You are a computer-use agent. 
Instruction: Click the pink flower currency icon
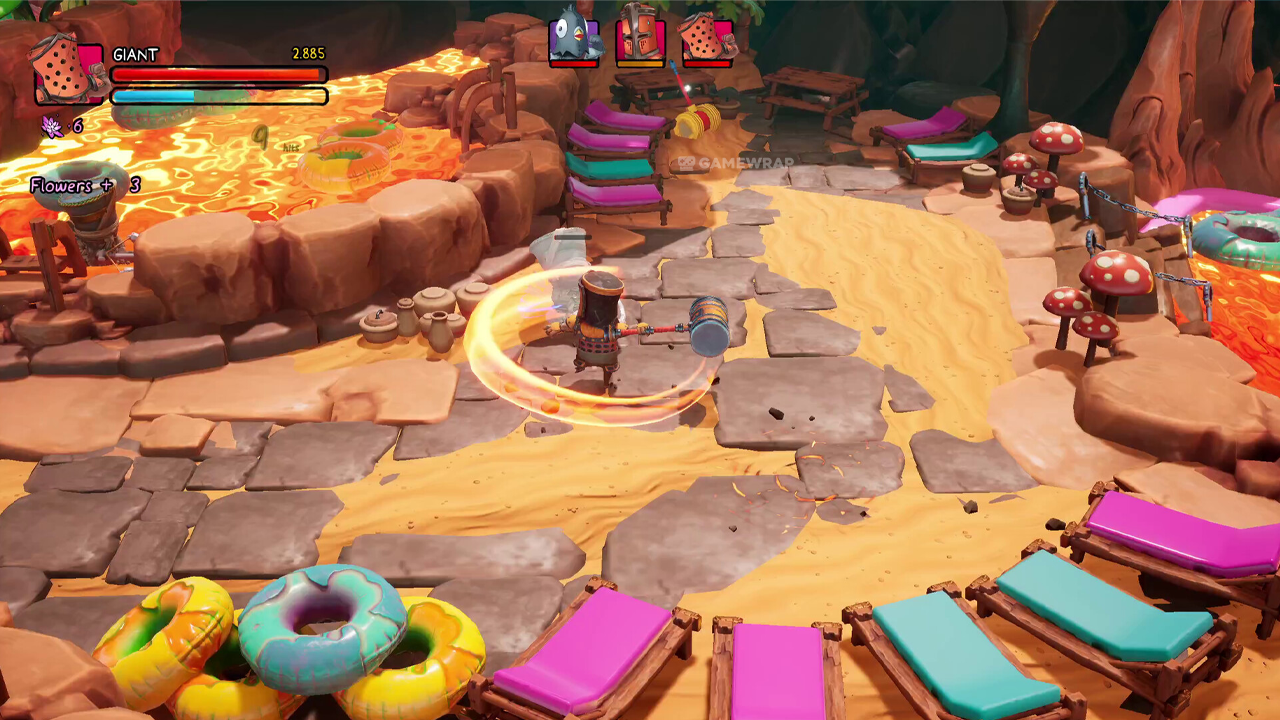point(51,126)
